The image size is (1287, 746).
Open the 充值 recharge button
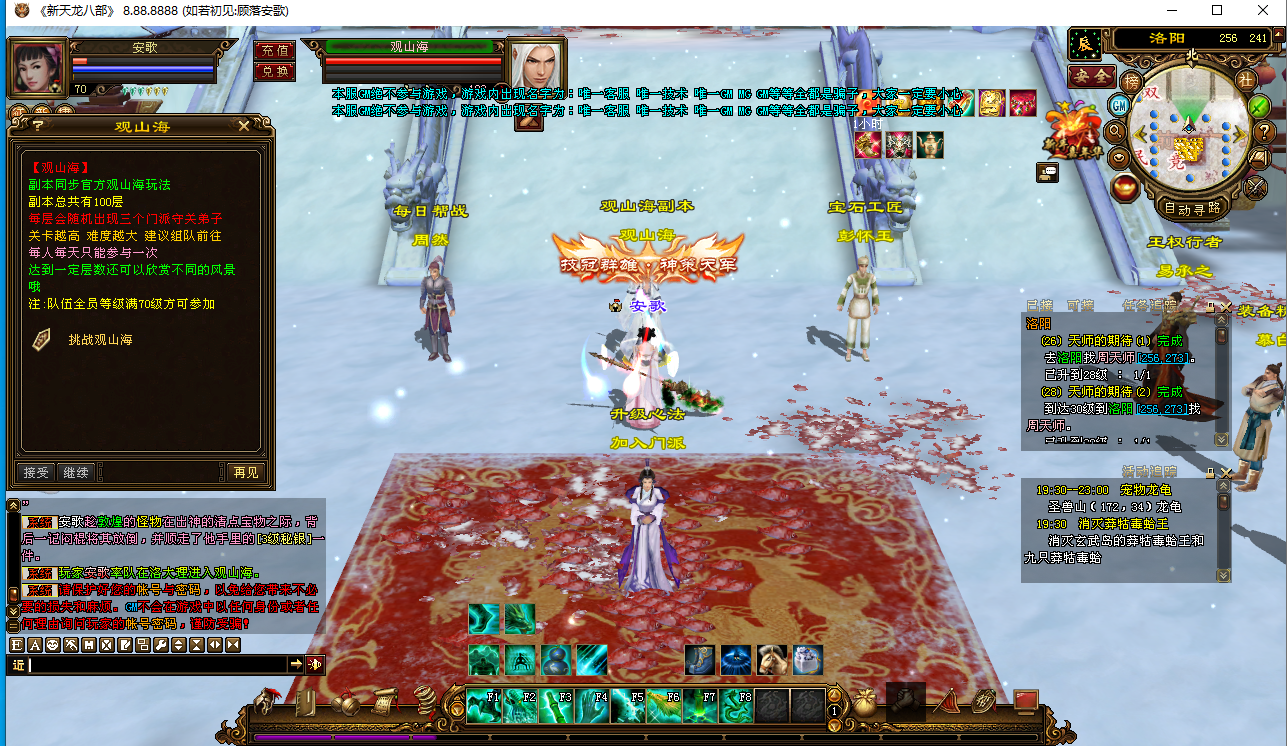click(273, 50)
